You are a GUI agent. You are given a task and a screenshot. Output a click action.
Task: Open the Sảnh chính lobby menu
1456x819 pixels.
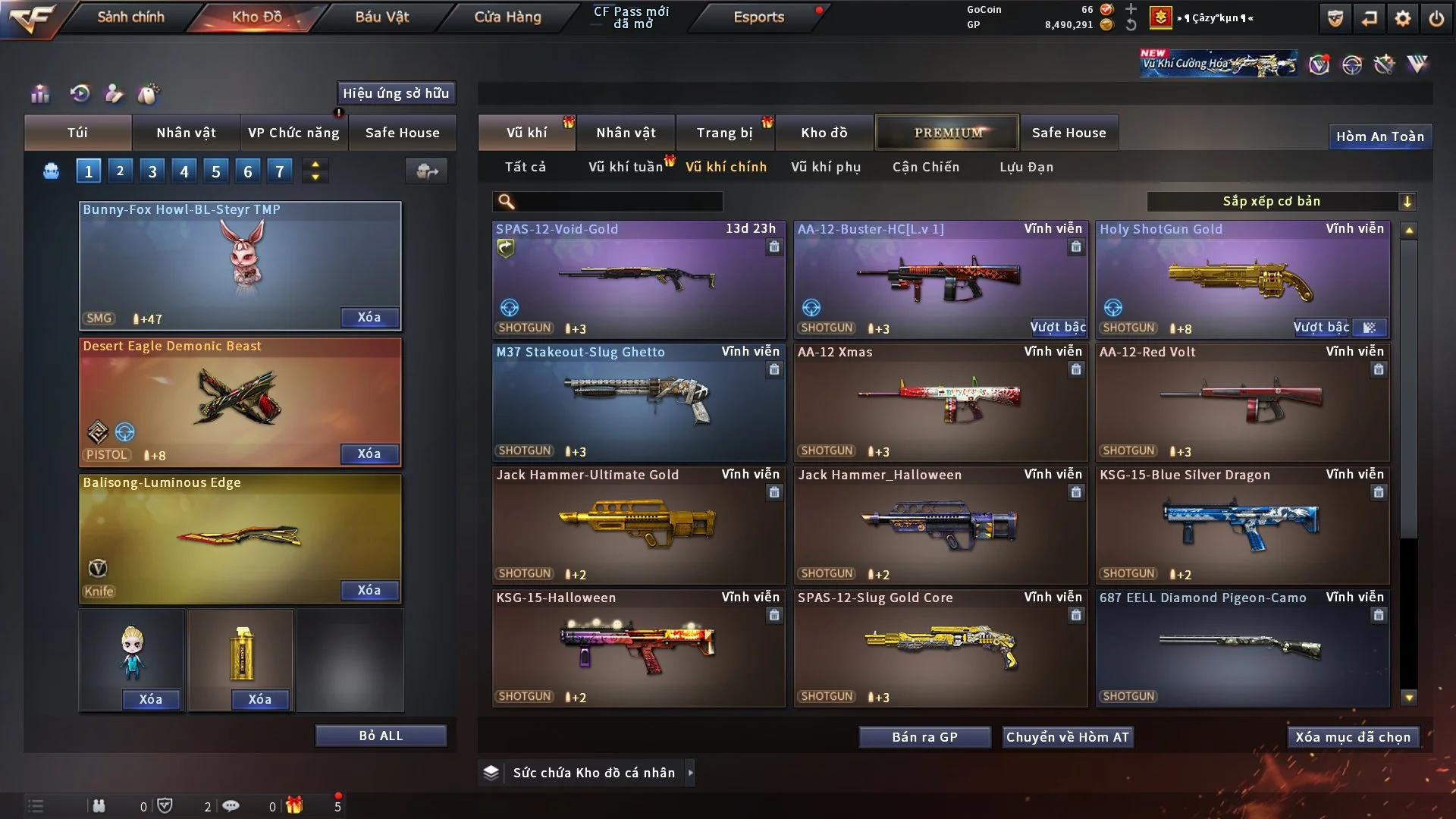(x=130, y=17)
